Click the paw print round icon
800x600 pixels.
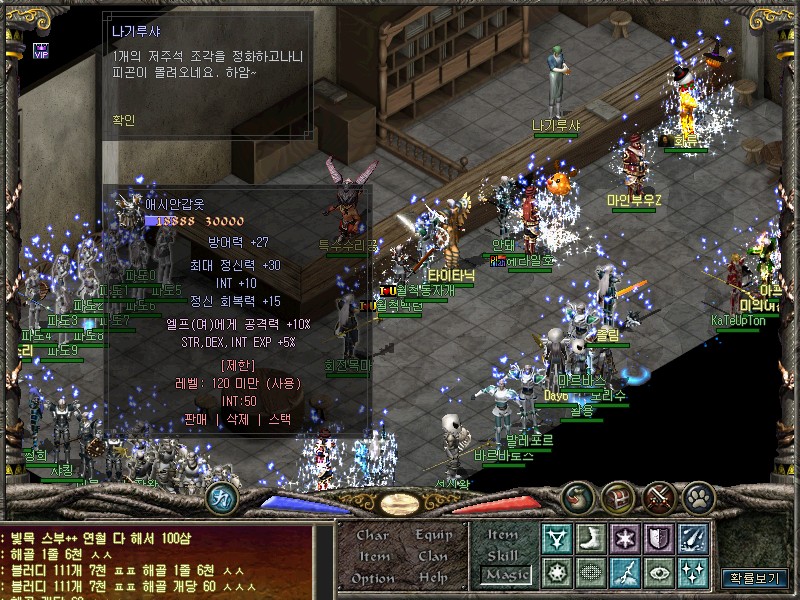click(x=703, y=495)
